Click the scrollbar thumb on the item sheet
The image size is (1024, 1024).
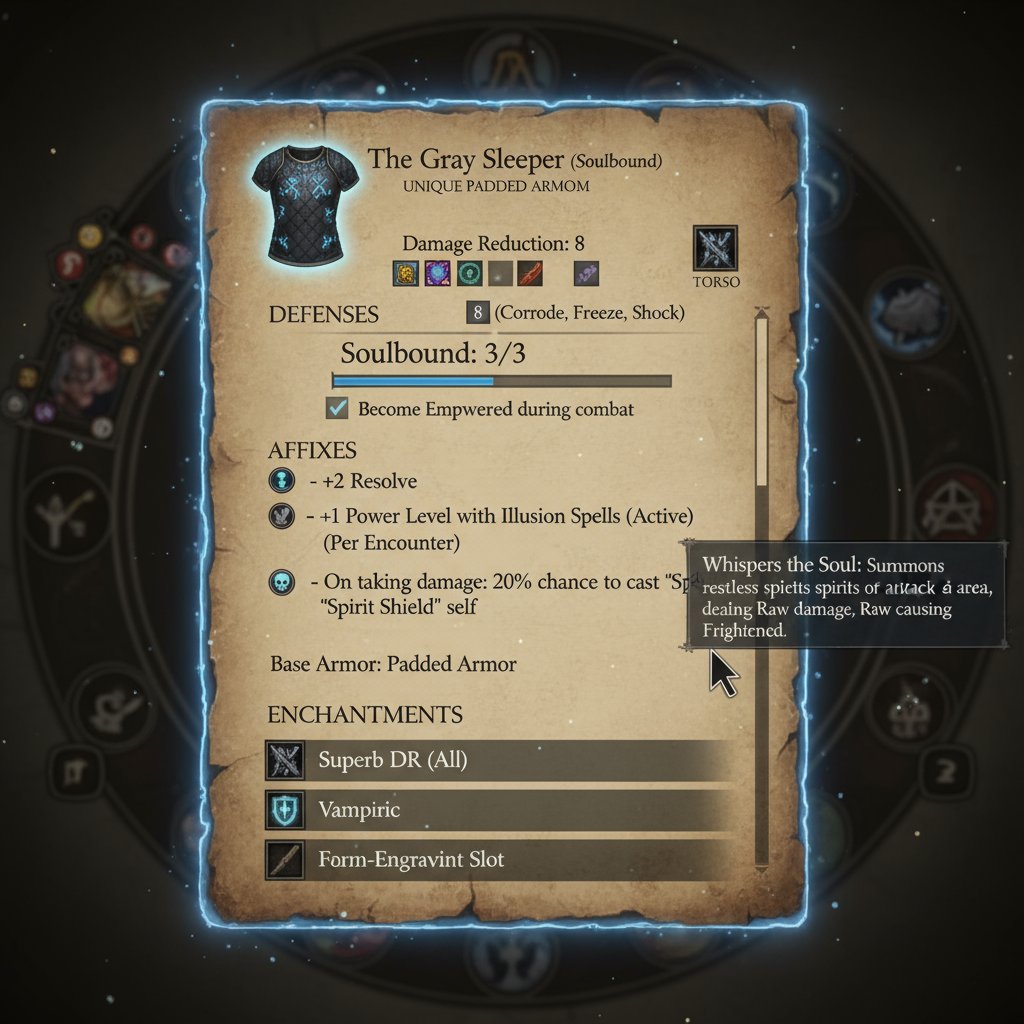pos(762,400)
